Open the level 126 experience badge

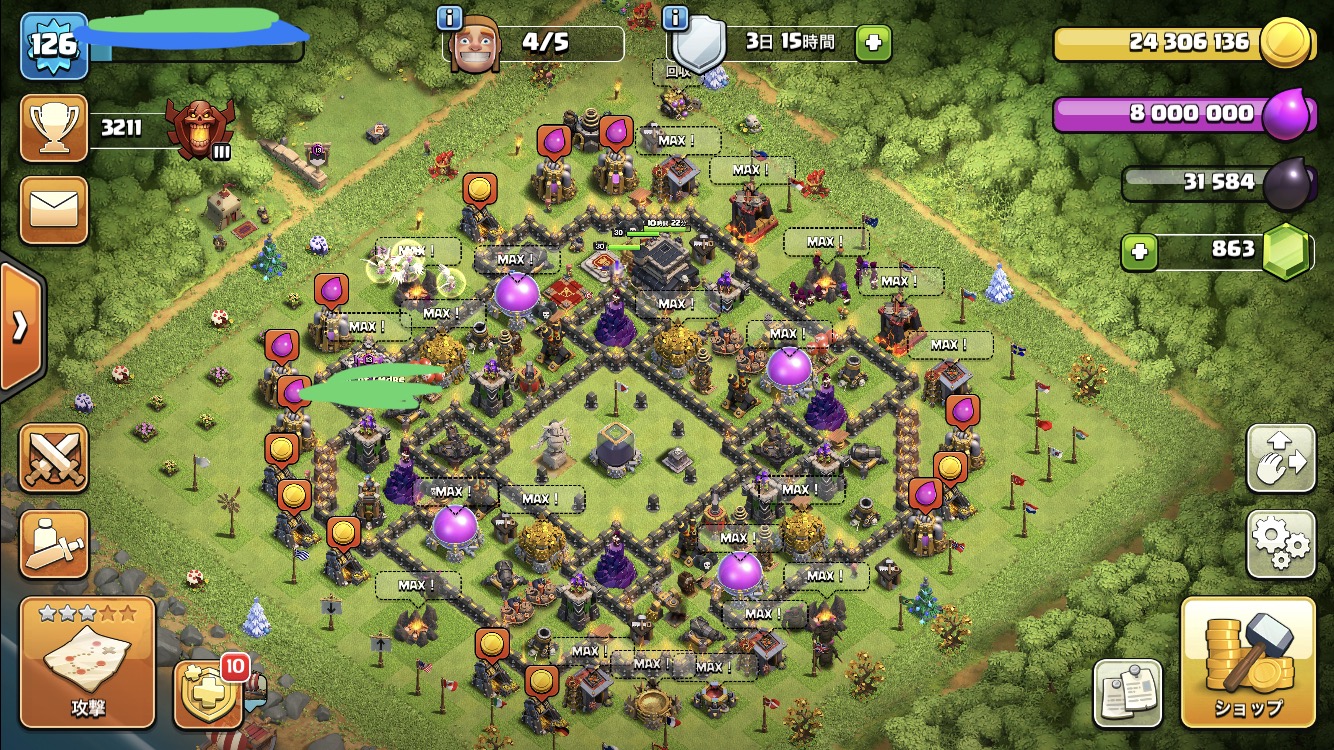[x=53, y=45]
